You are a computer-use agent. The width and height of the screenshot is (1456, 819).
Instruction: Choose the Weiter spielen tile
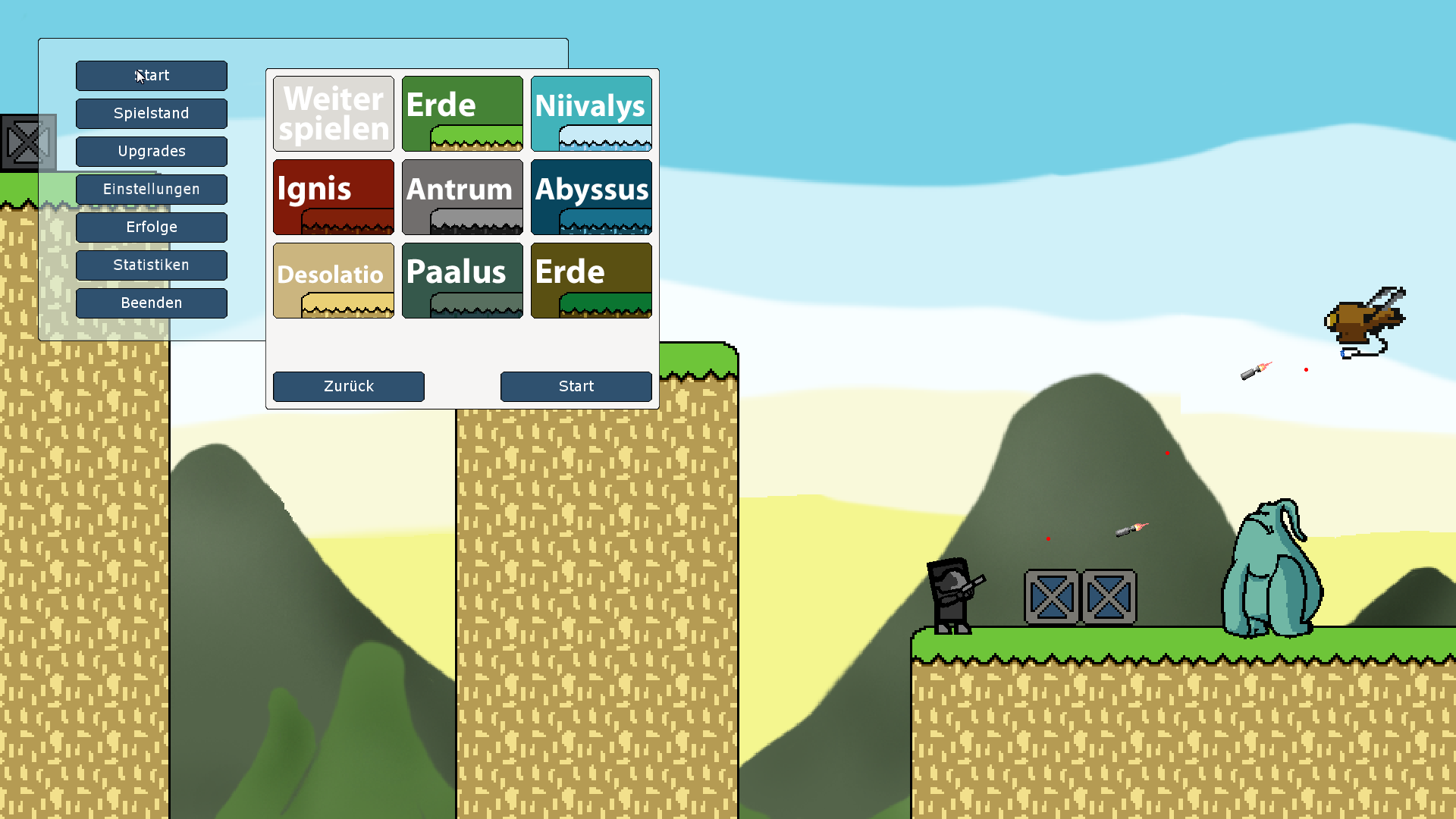pyautogui.click(x=334, y=114)
